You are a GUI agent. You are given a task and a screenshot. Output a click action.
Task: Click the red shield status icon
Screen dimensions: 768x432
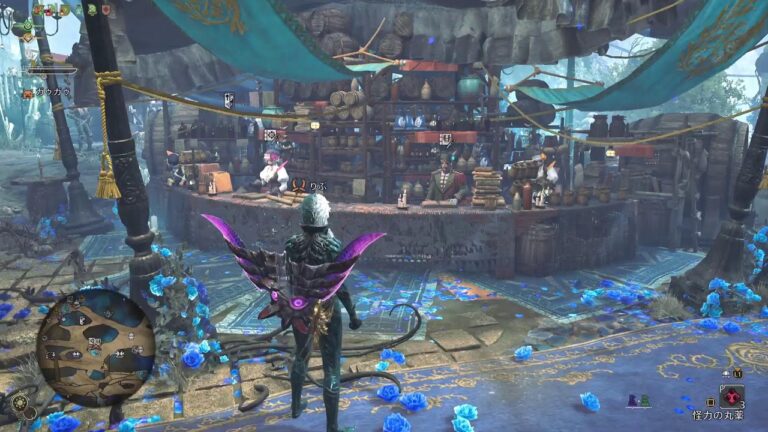click(106, 10)
